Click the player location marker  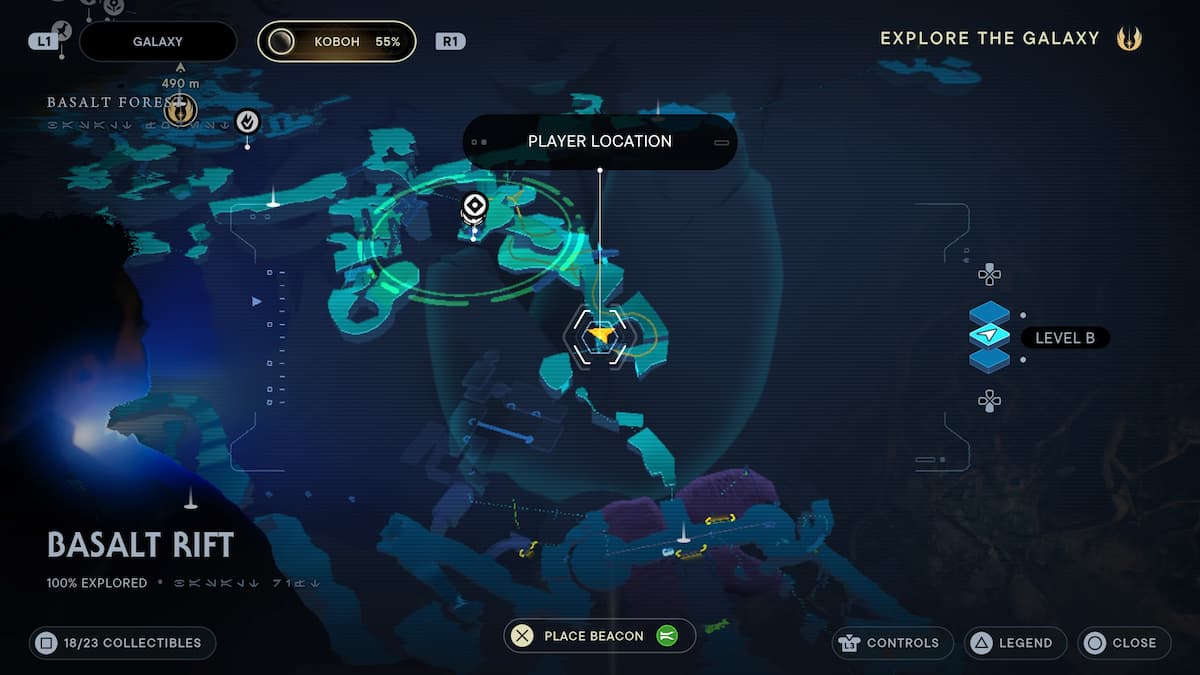coord(600,336)
